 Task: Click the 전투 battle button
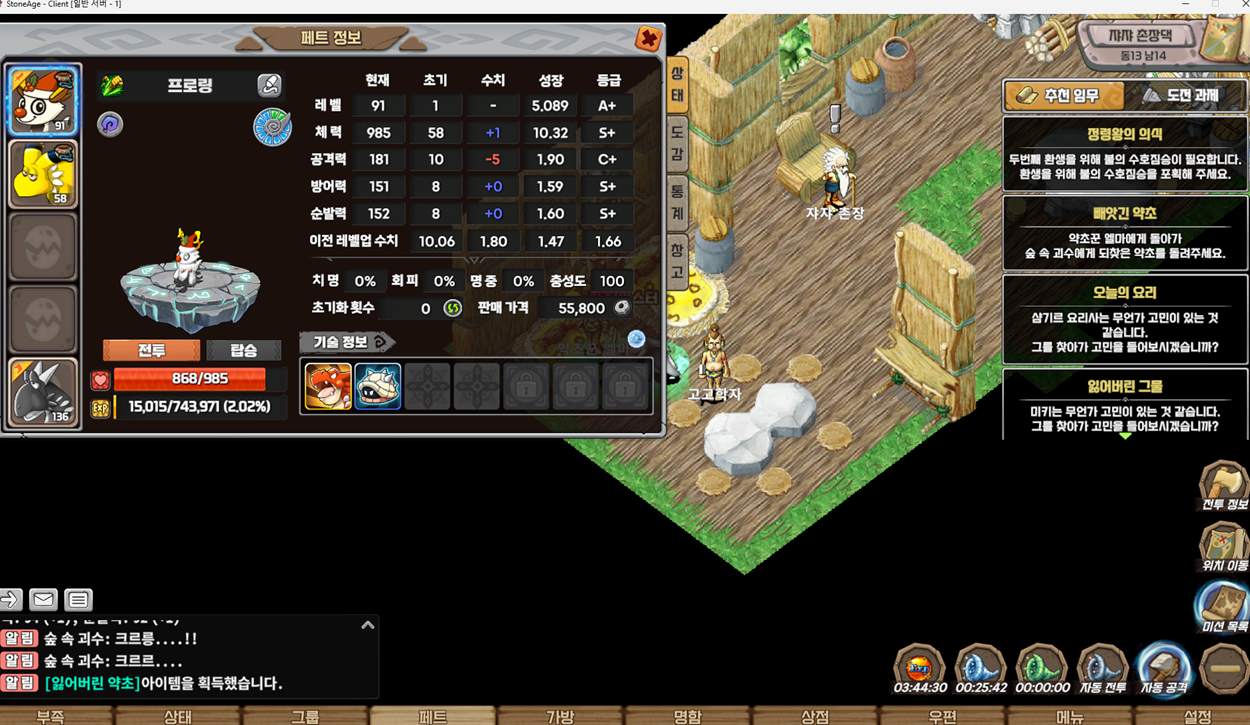[152, 350]
